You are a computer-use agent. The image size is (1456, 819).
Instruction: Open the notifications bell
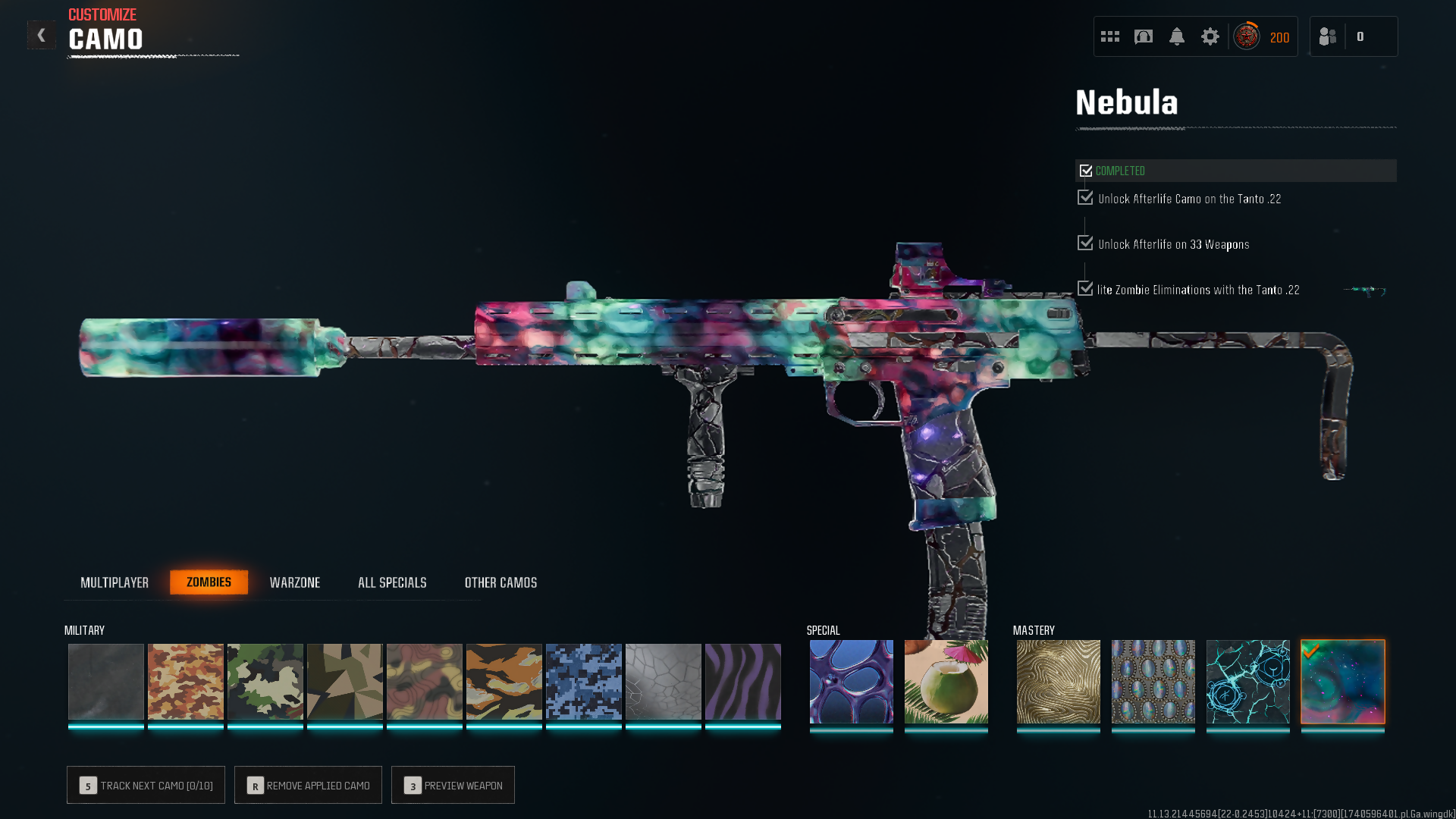coord(1176,36)
